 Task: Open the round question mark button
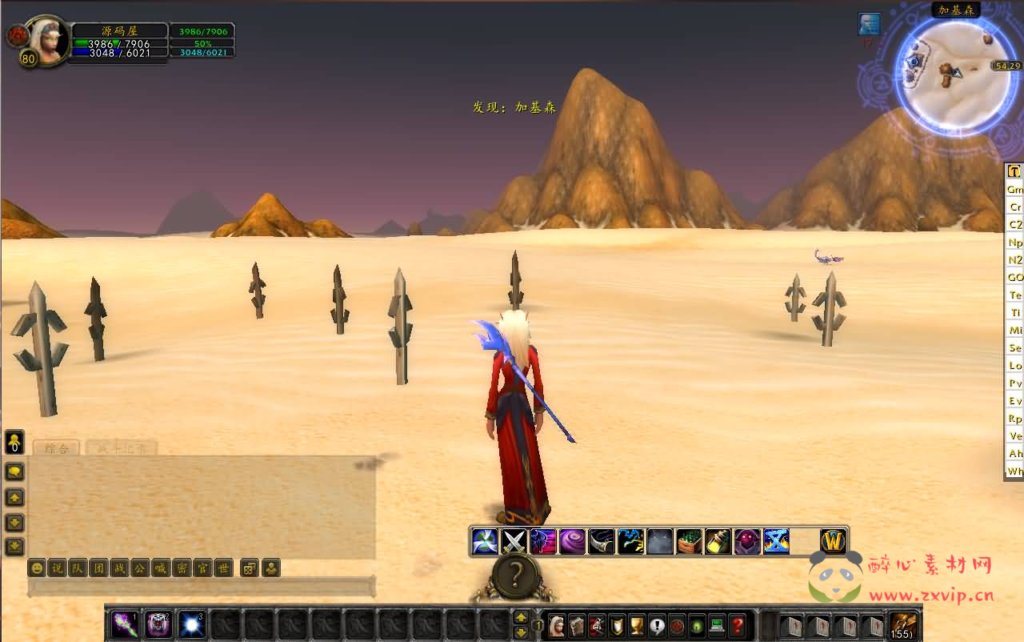tap(515, 575)
